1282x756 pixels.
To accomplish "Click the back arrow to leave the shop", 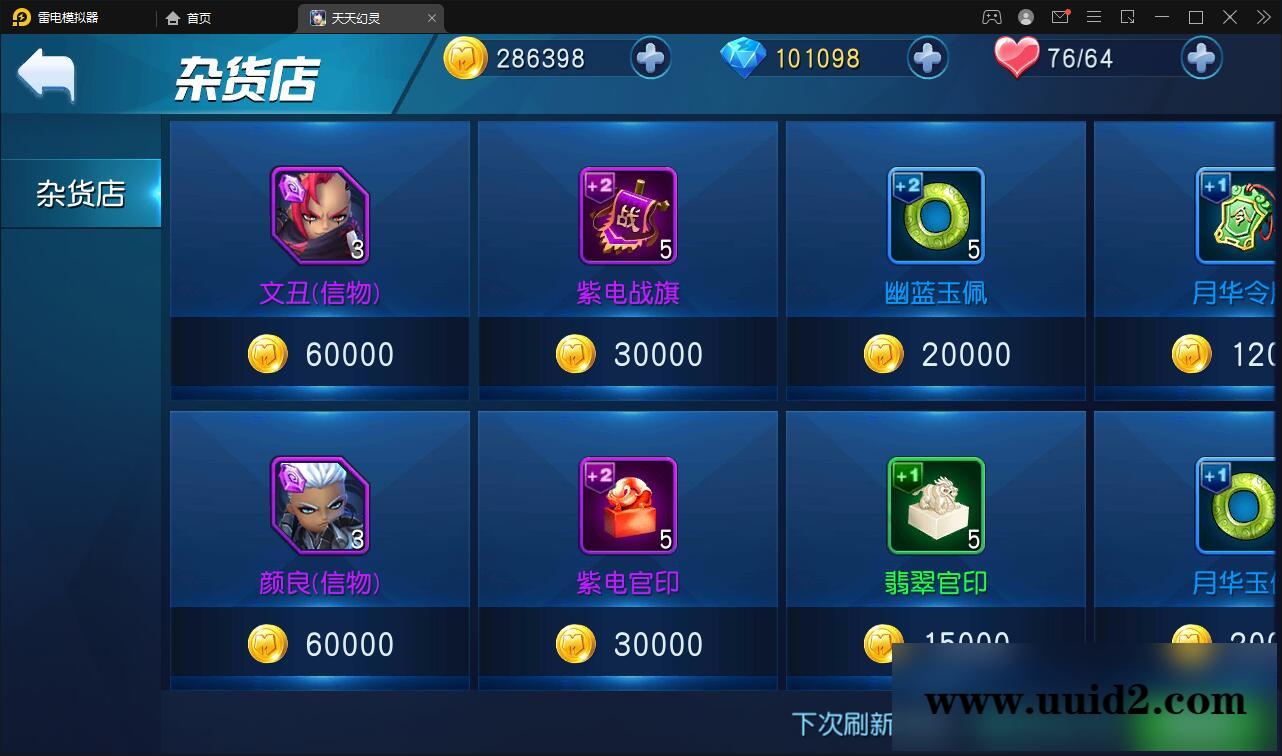I will (x=49, y=73).
